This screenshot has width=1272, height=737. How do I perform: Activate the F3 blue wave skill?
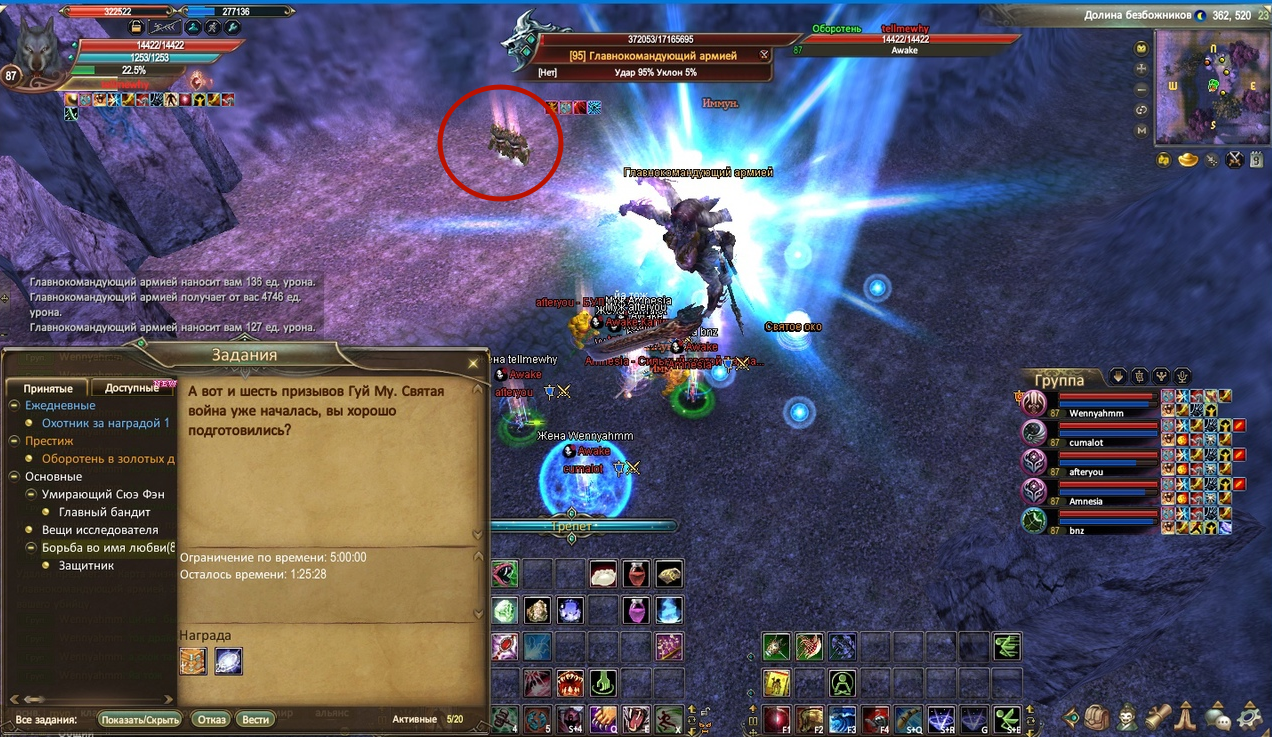[x=842, y=717]
